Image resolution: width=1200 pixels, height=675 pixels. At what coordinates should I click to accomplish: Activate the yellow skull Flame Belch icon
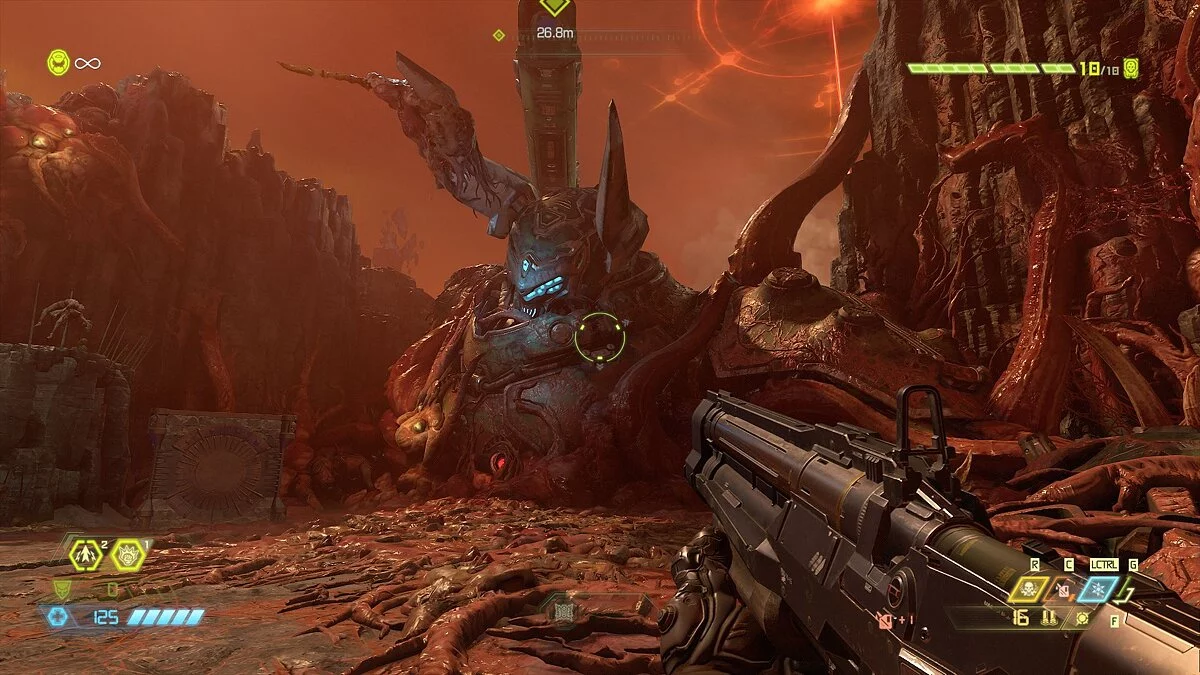coord(1027,589)
